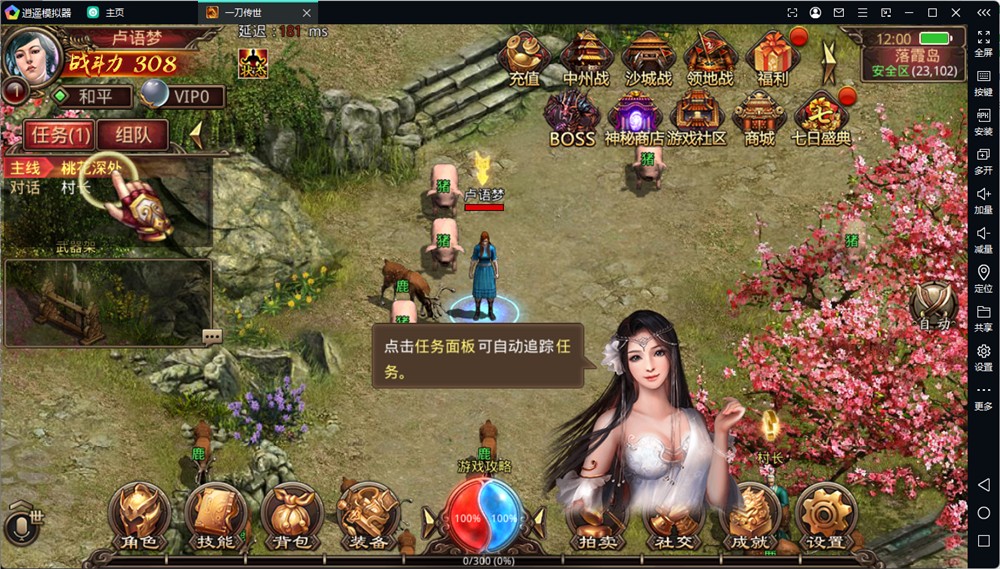Open the BOSS panel
The image size is (1000, 569).
(572, 118)
